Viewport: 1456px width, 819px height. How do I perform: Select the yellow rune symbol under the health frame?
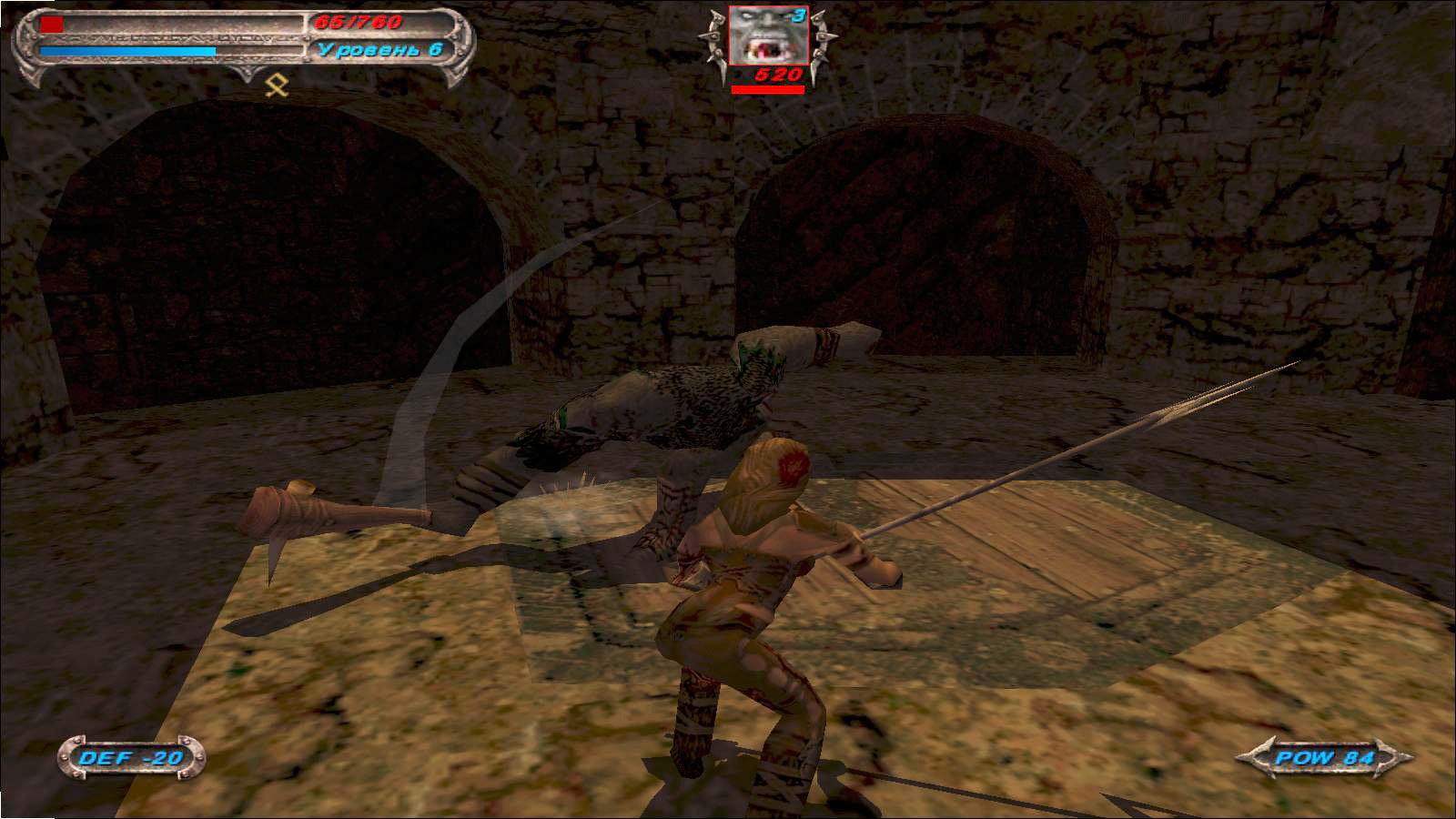(x=277, y=86)
